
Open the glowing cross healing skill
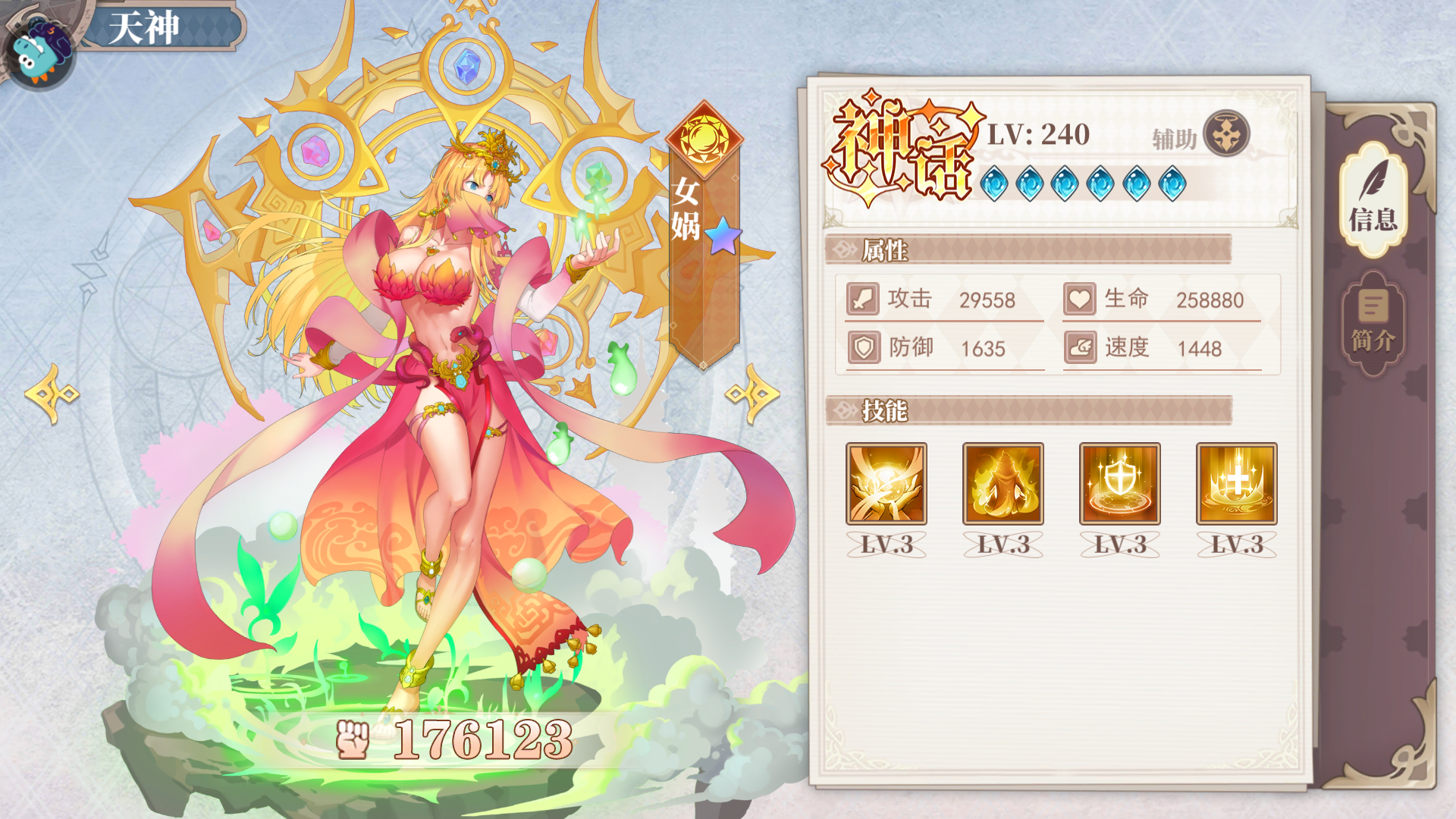coord(1236,484)
